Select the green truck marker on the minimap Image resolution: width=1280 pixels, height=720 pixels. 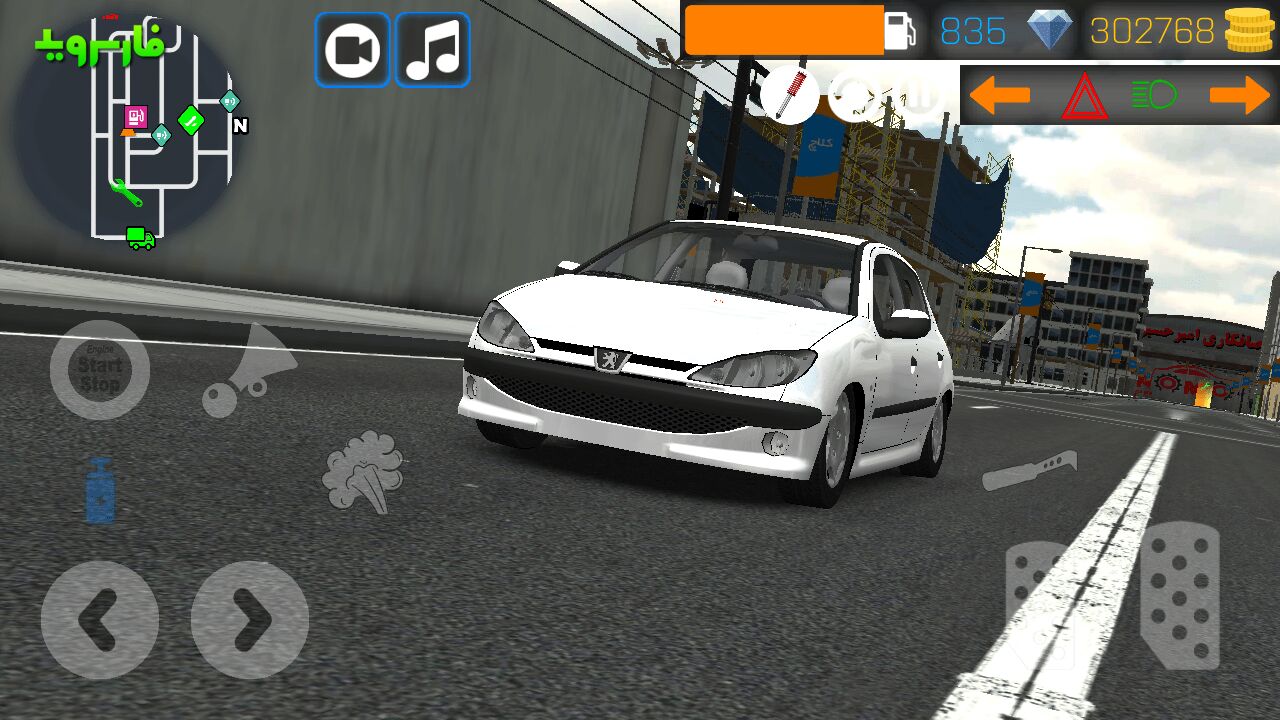point(140,238)
